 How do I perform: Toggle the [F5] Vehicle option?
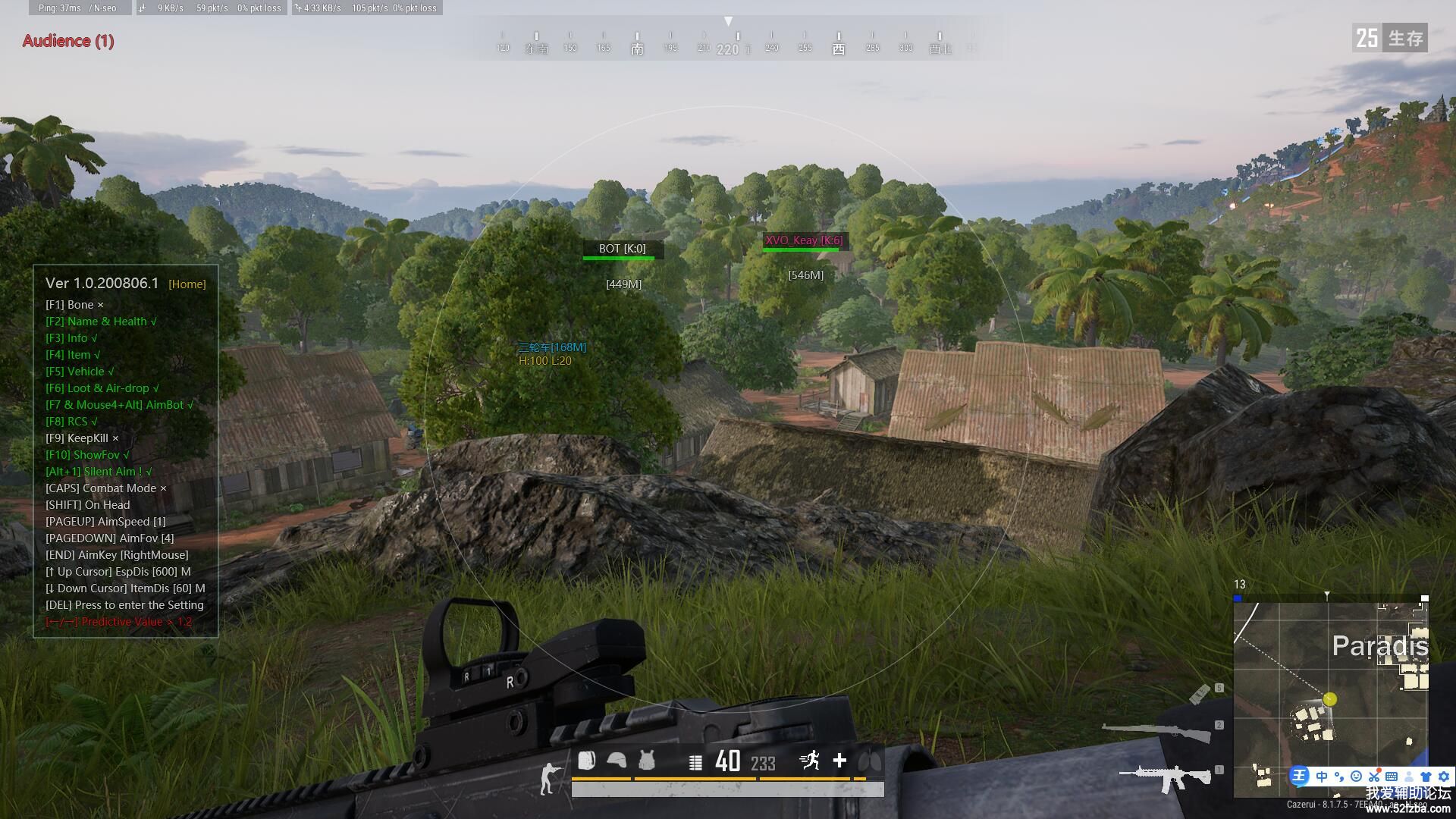[80, 372]
